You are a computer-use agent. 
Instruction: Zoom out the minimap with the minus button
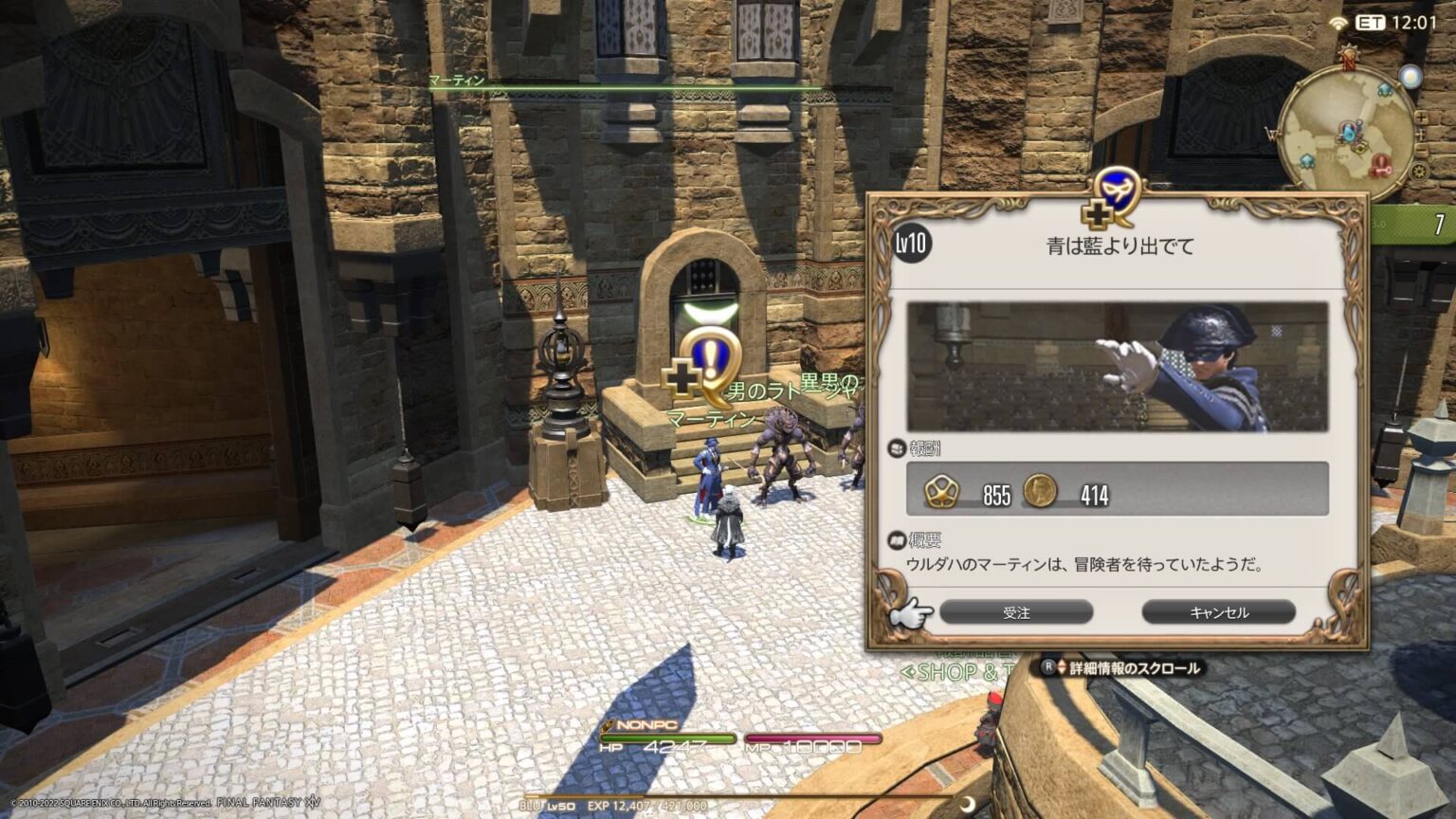pyautogui.click(x=1420, y=148)
